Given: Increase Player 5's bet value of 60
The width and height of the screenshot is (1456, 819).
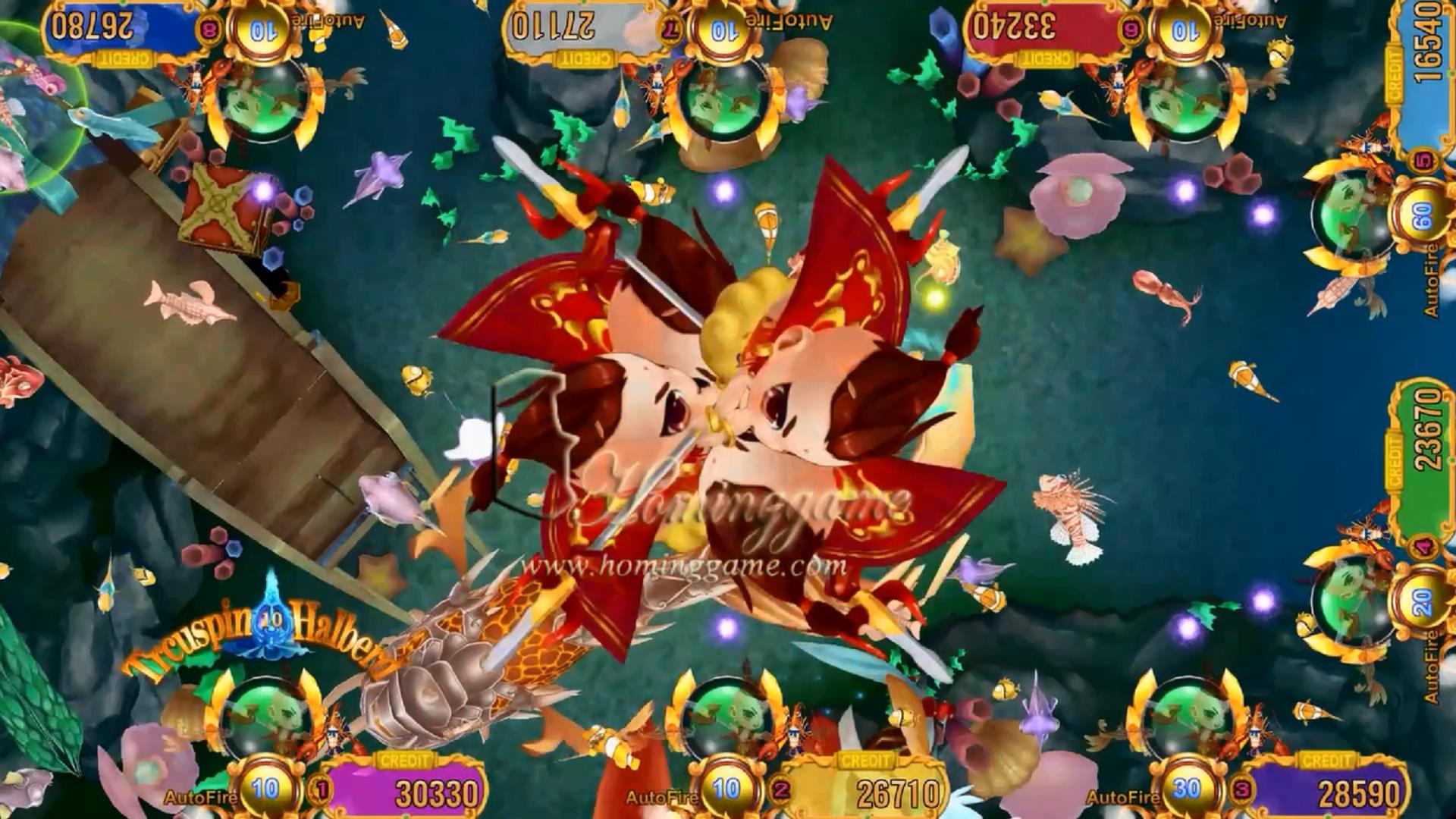Looking at the screenshot, I should (x=1421, y=213).
